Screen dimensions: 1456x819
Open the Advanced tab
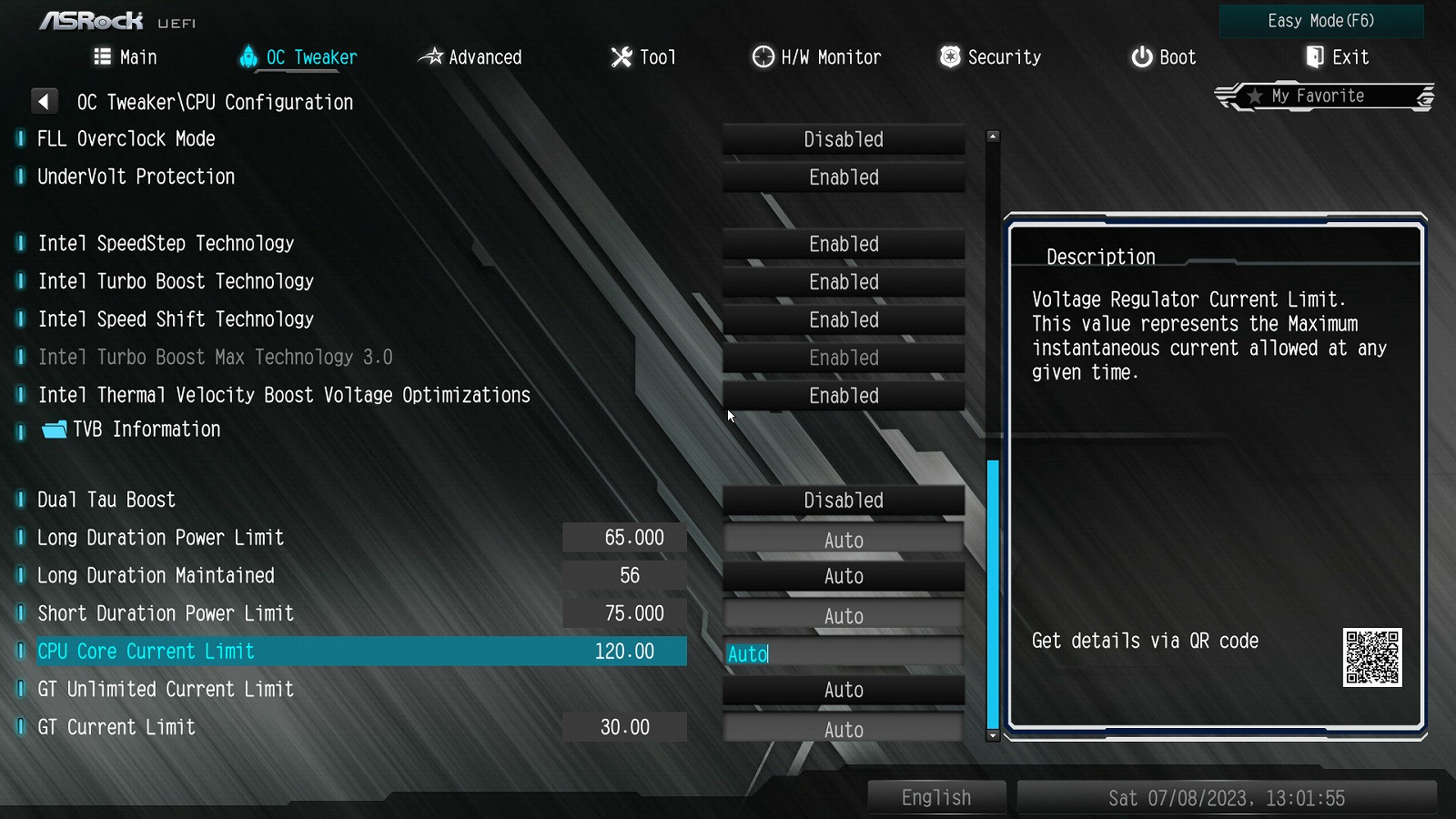tap(470, 57)
